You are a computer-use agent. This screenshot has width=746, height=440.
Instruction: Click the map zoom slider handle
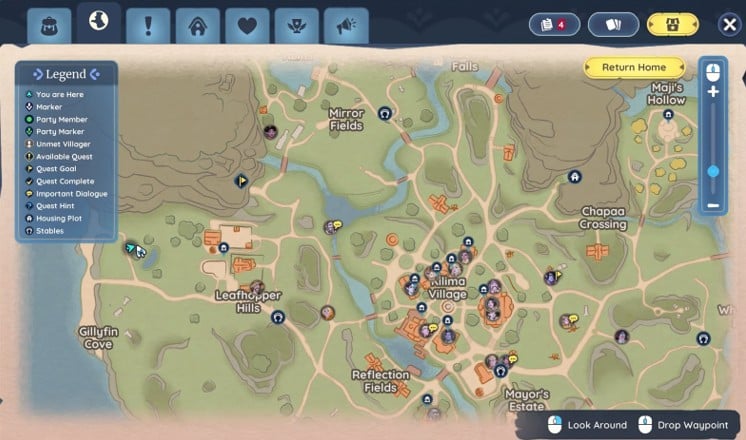(713, 171)
